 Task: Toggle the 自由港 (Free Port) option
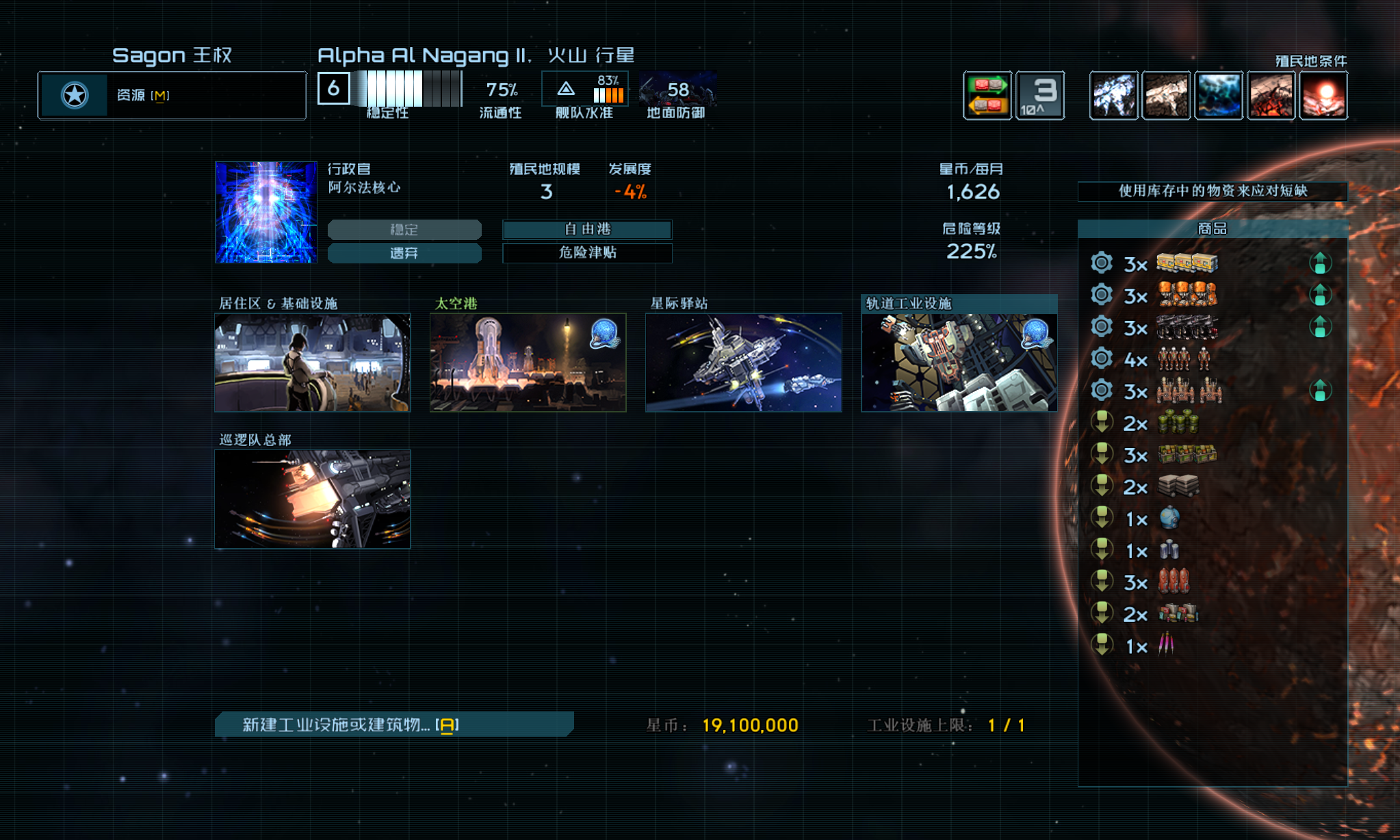587,229
